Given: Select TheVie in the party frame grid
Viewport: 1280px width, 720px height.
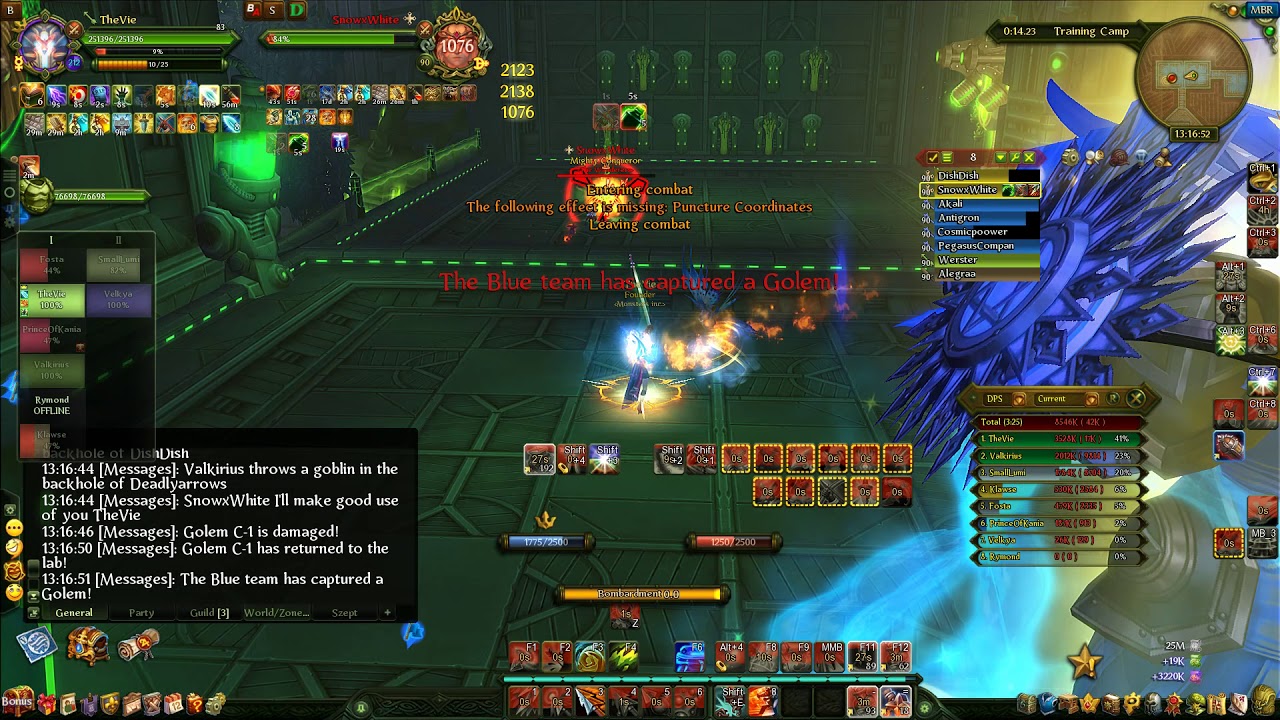Looking at the screenshot, I should [52, 299].
